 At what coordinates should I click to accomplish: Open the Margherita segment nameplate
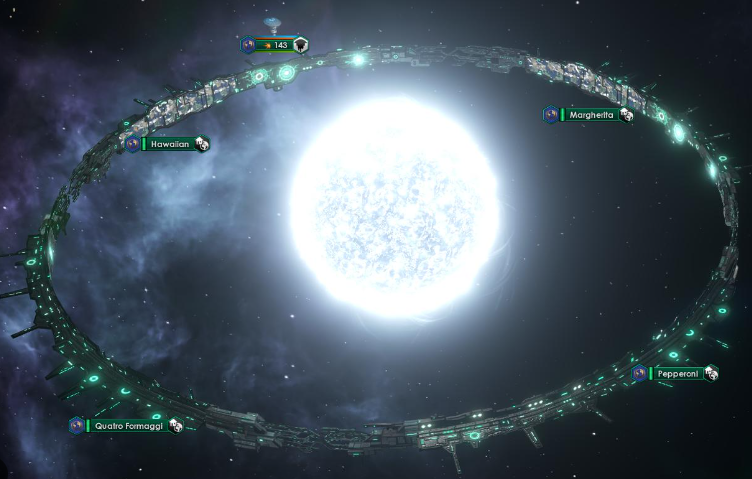click(x=589, y=115)
